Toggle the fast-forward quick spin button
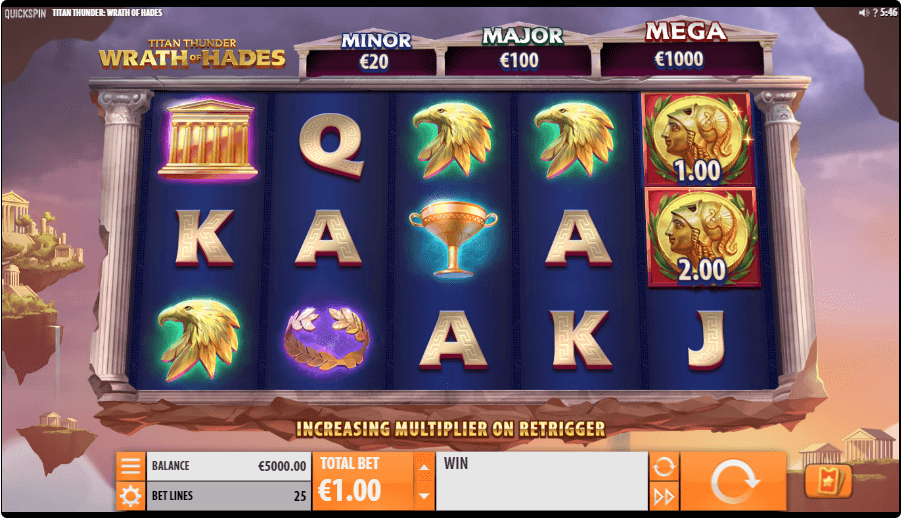 click(x=663, y=496)
